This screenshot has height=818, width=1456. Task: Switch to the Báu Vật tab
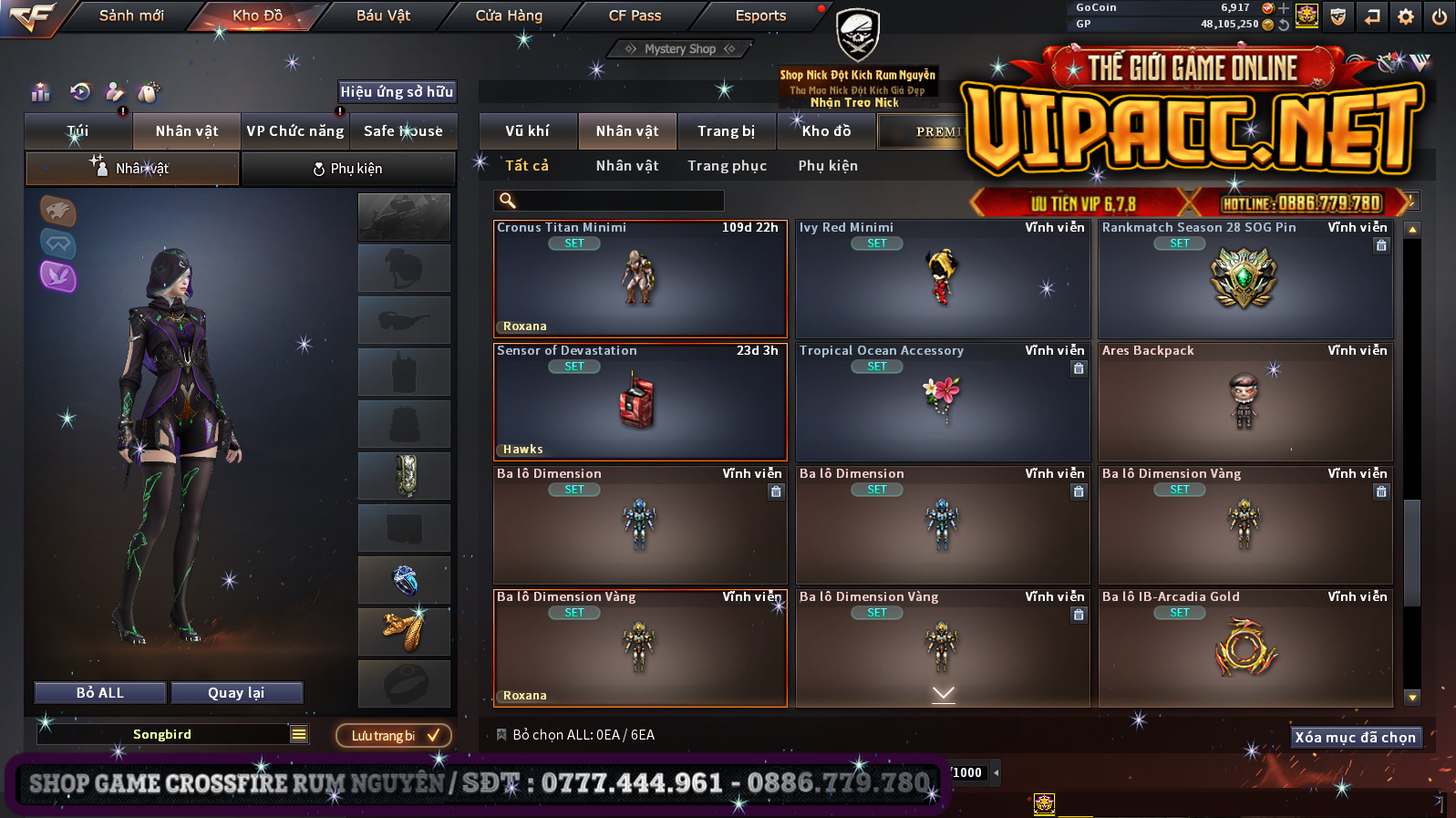click(383, 16)
